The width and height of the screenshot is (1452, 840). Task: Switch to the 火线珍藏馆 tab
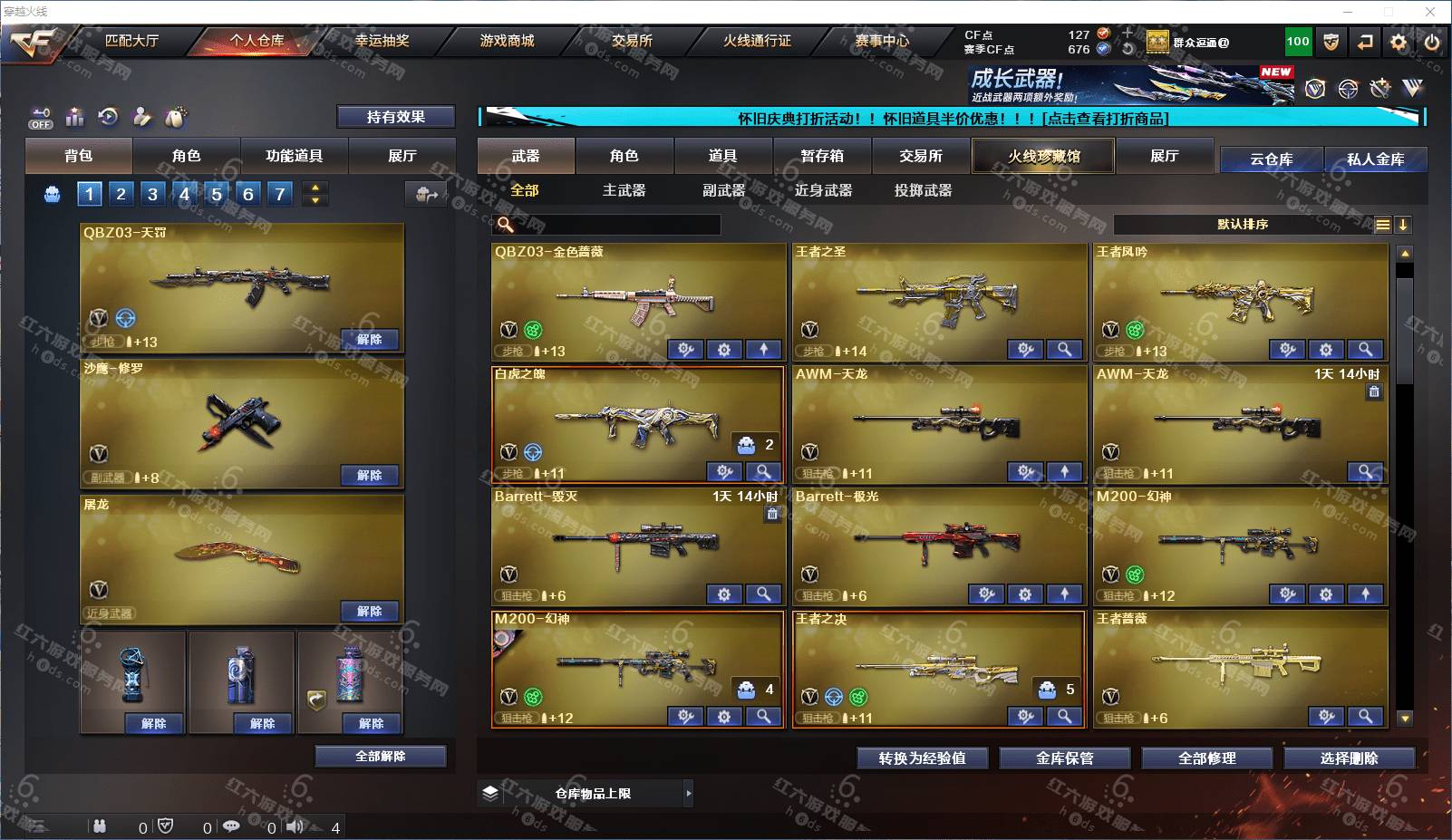[x=1043, y=156]
